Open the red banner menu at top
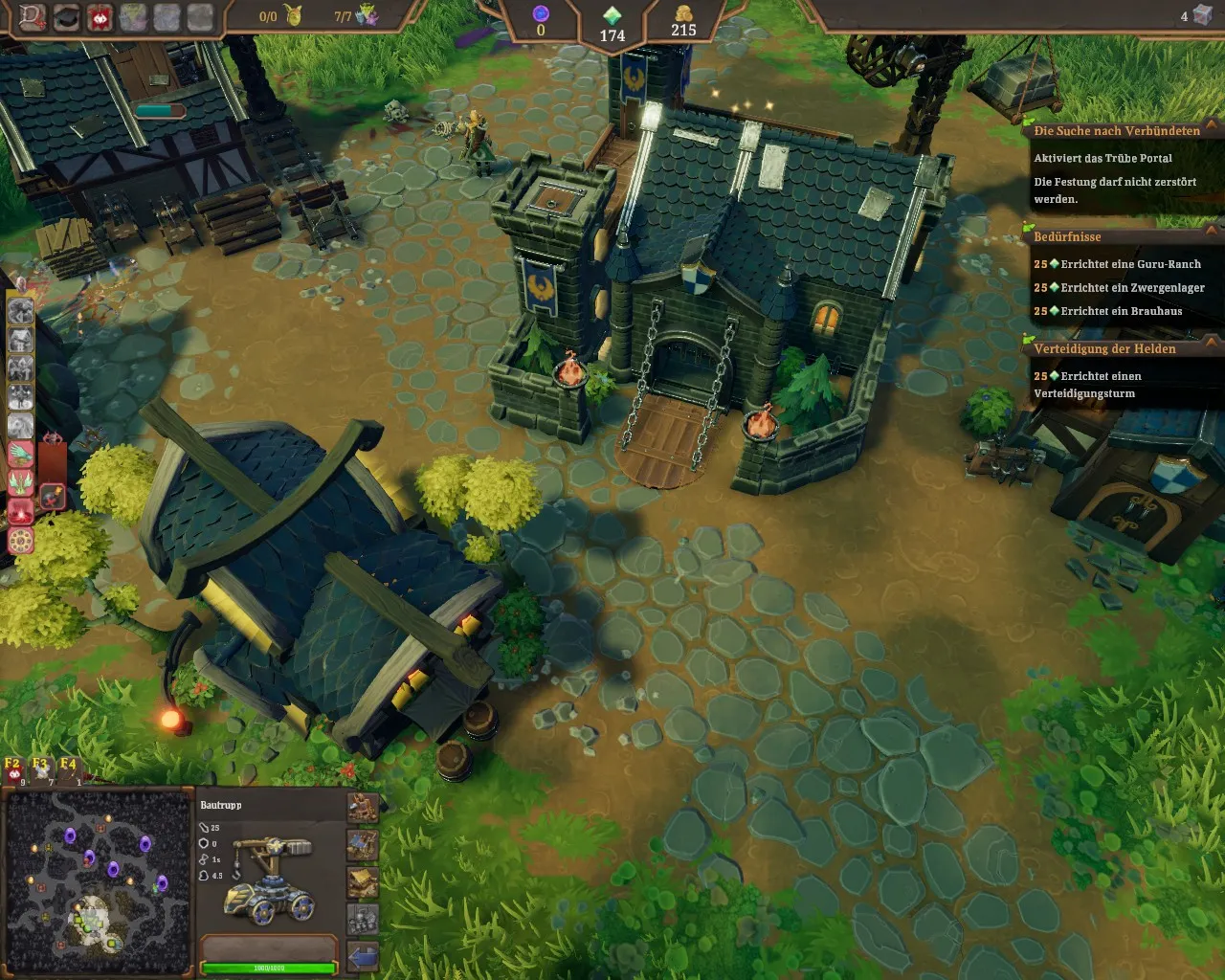Viewport: 1225px width, 980px height. [x=100, y=17]
